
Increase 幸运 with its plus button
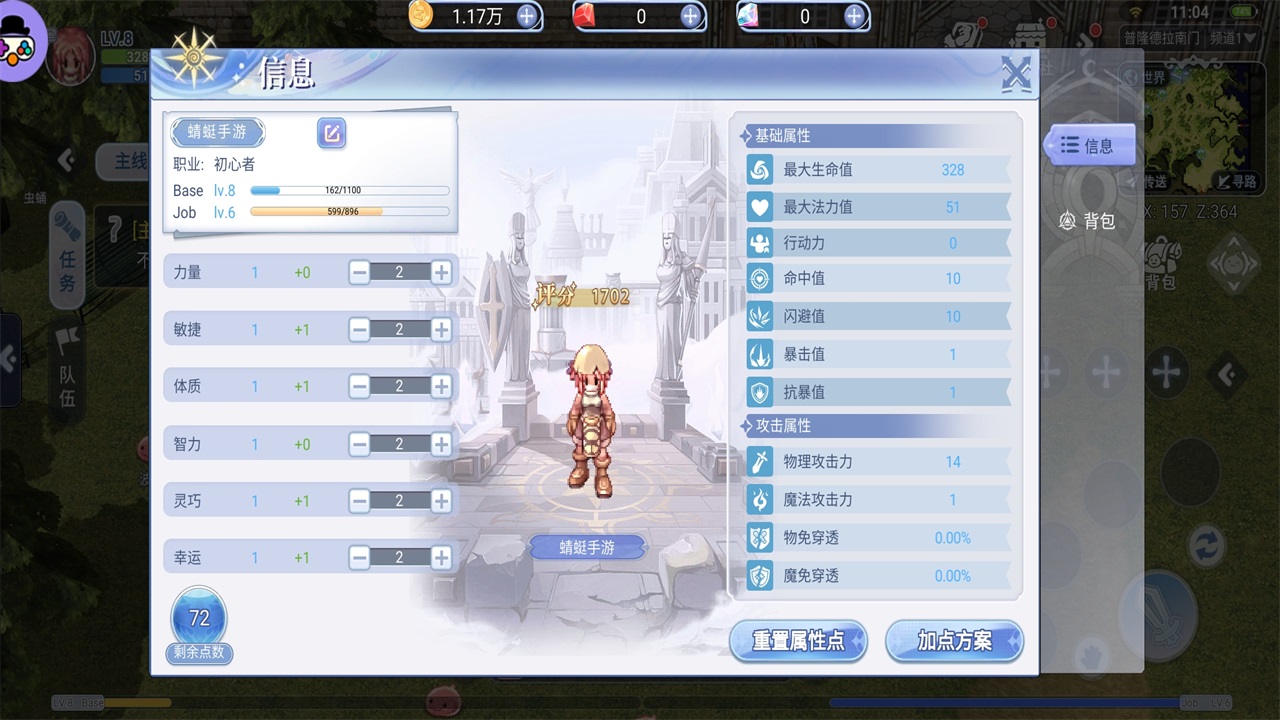click(441, 557)
